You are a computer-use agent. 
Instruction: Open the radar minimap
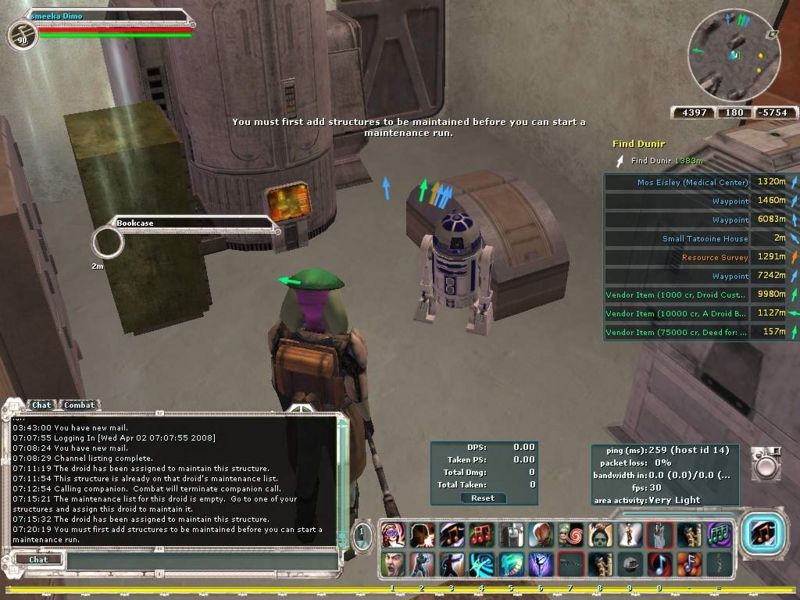click(733, 54)
